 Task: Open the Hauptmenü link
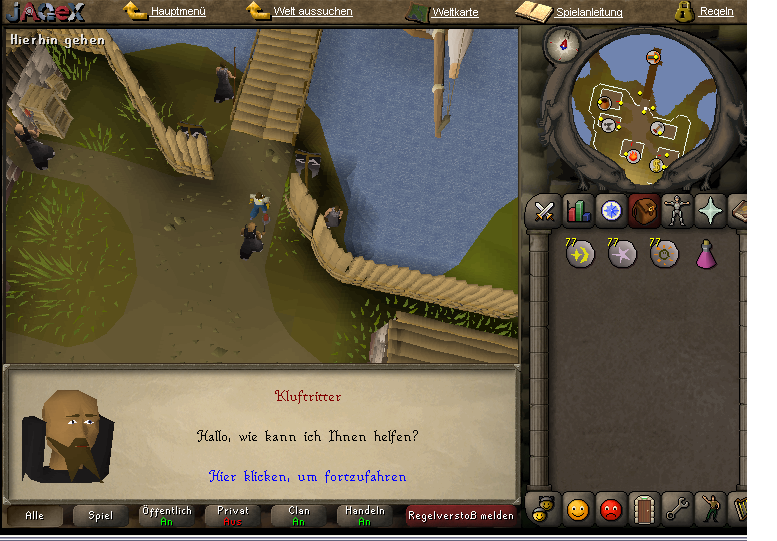178,12
